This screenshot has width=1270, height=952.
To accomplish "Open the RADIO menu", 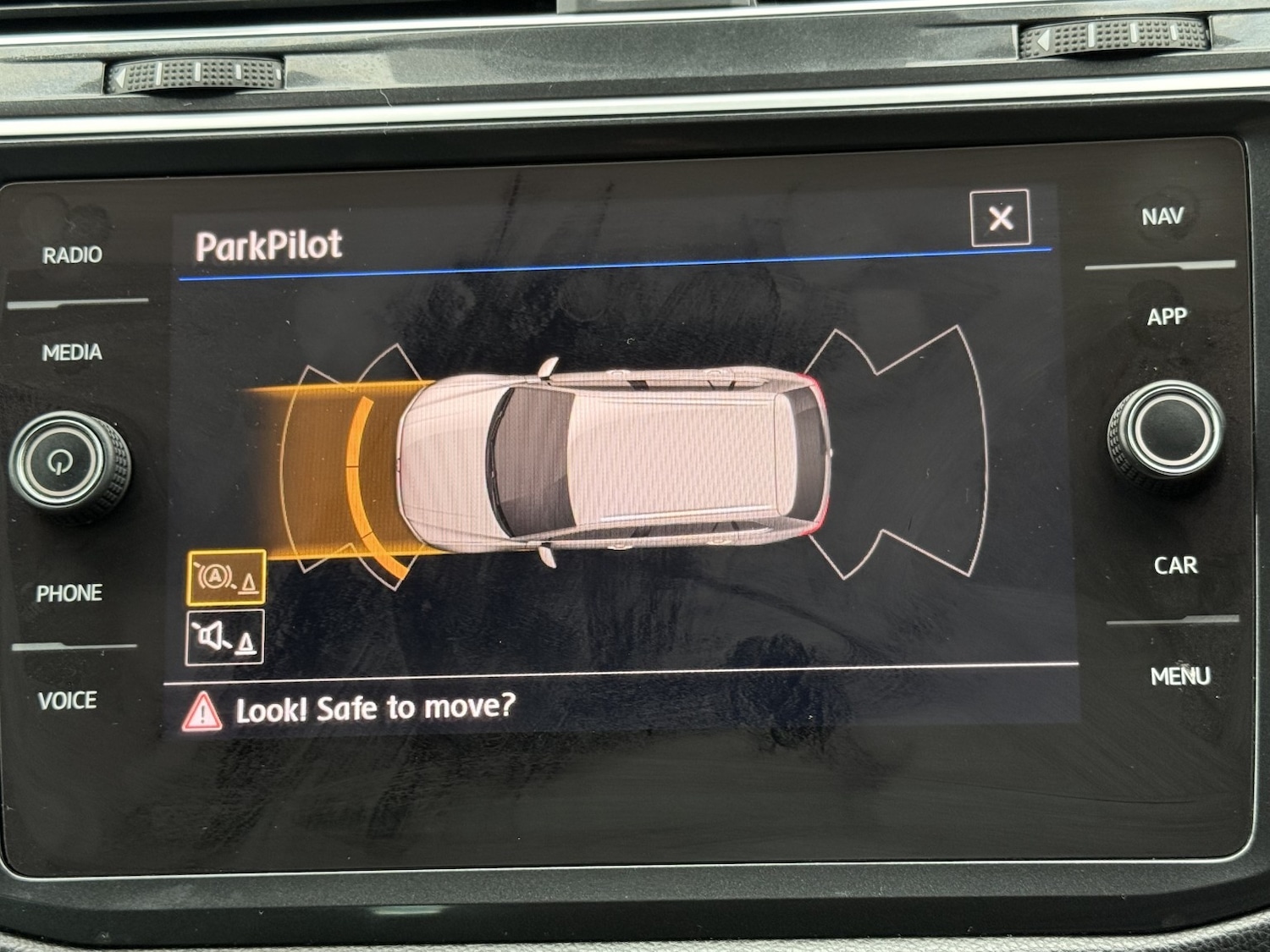I will pyautogui.click(x=72, y=255).
